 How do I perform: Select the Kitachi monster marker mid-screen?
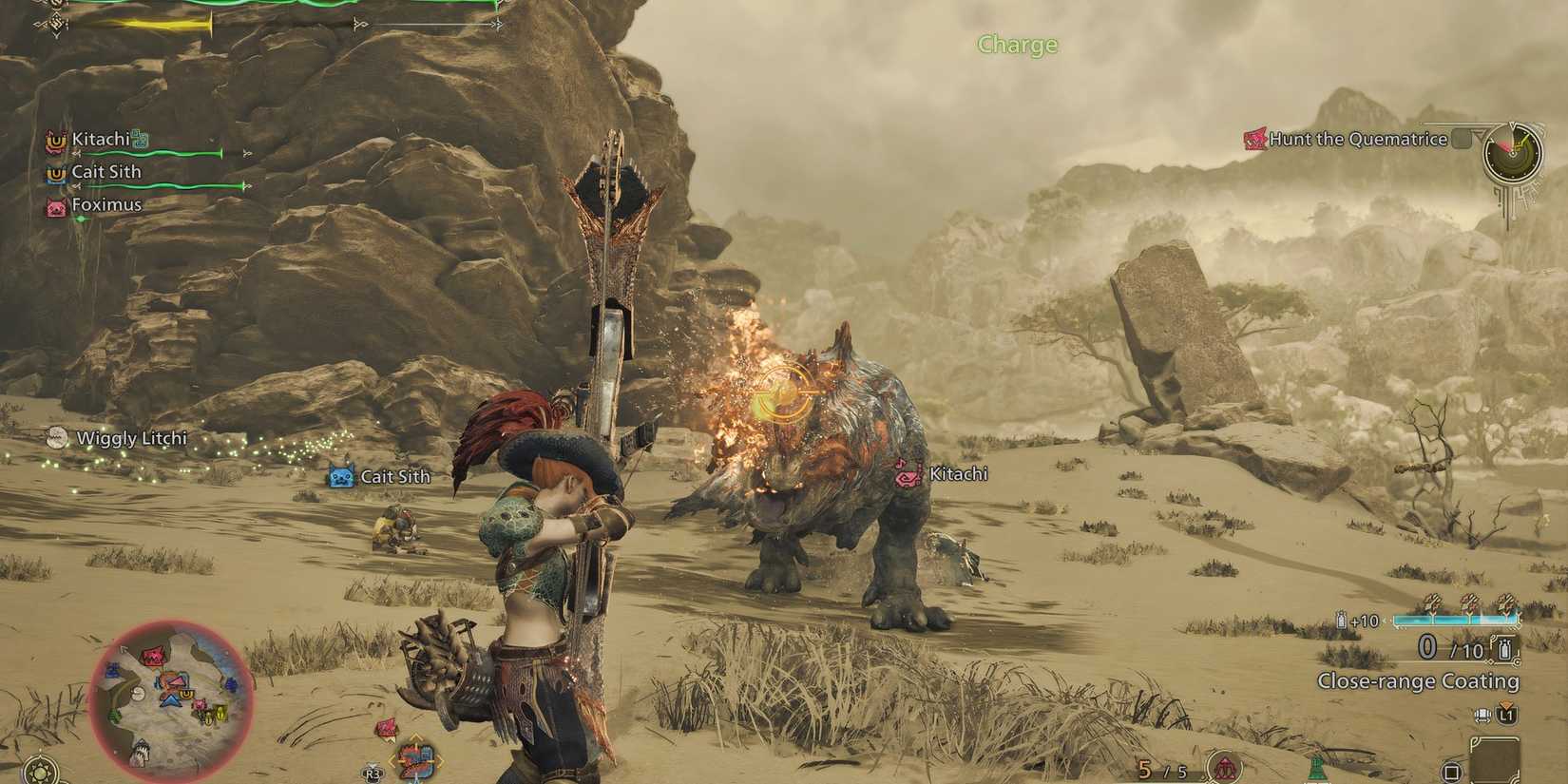click(908, 473)
